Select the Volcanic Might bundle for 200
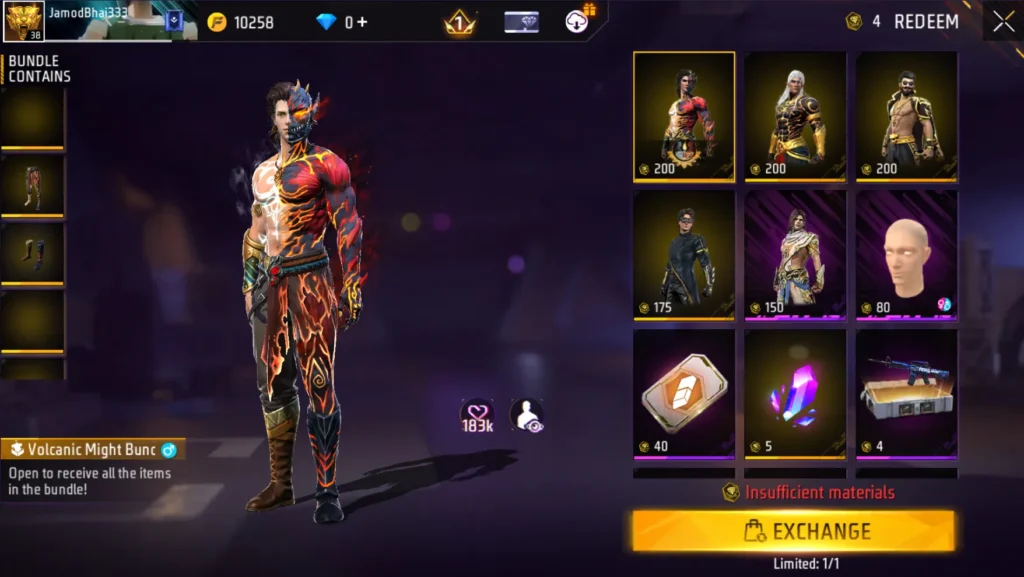 pyautogui.click(x=684, y=116)
